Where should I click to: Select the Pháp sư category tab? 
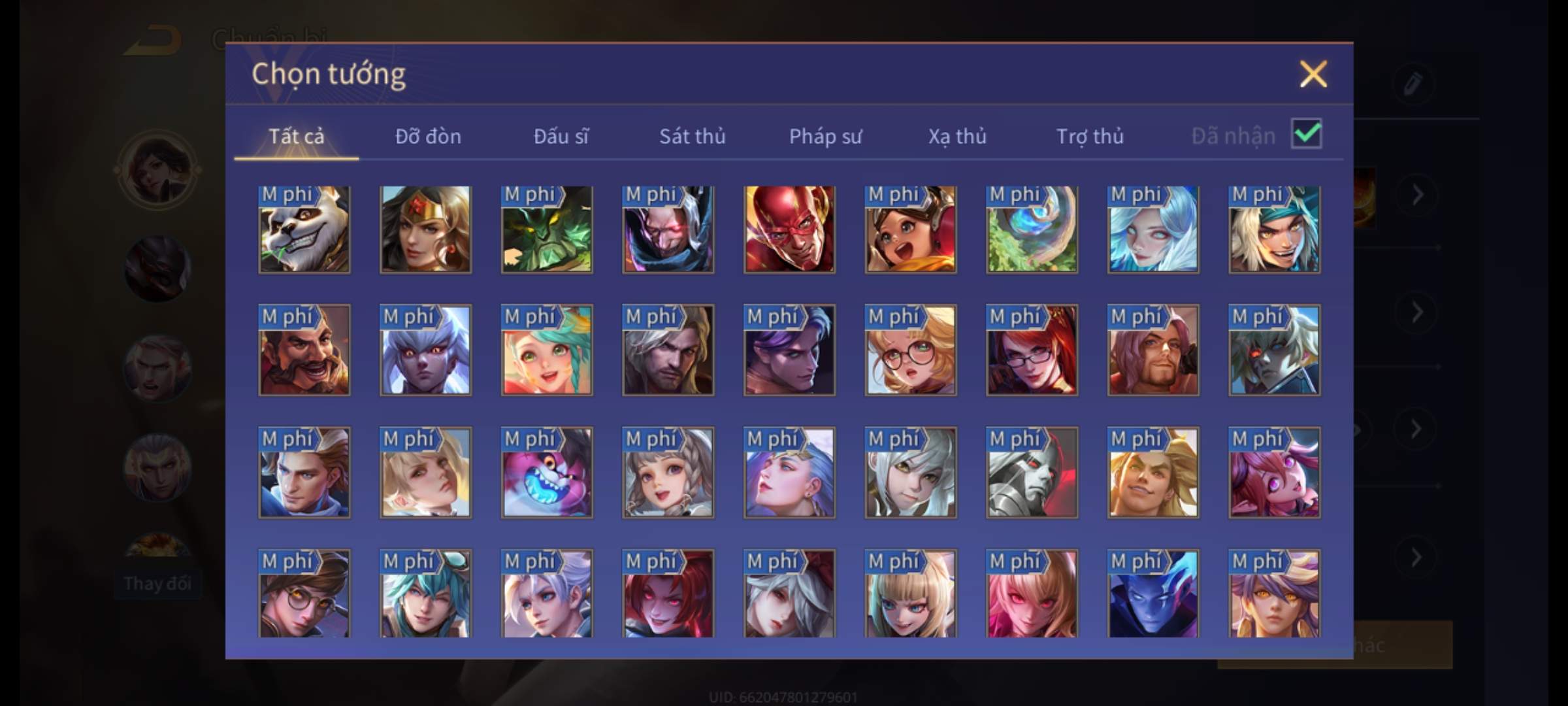pyautogui.click(x=825, y=136)
